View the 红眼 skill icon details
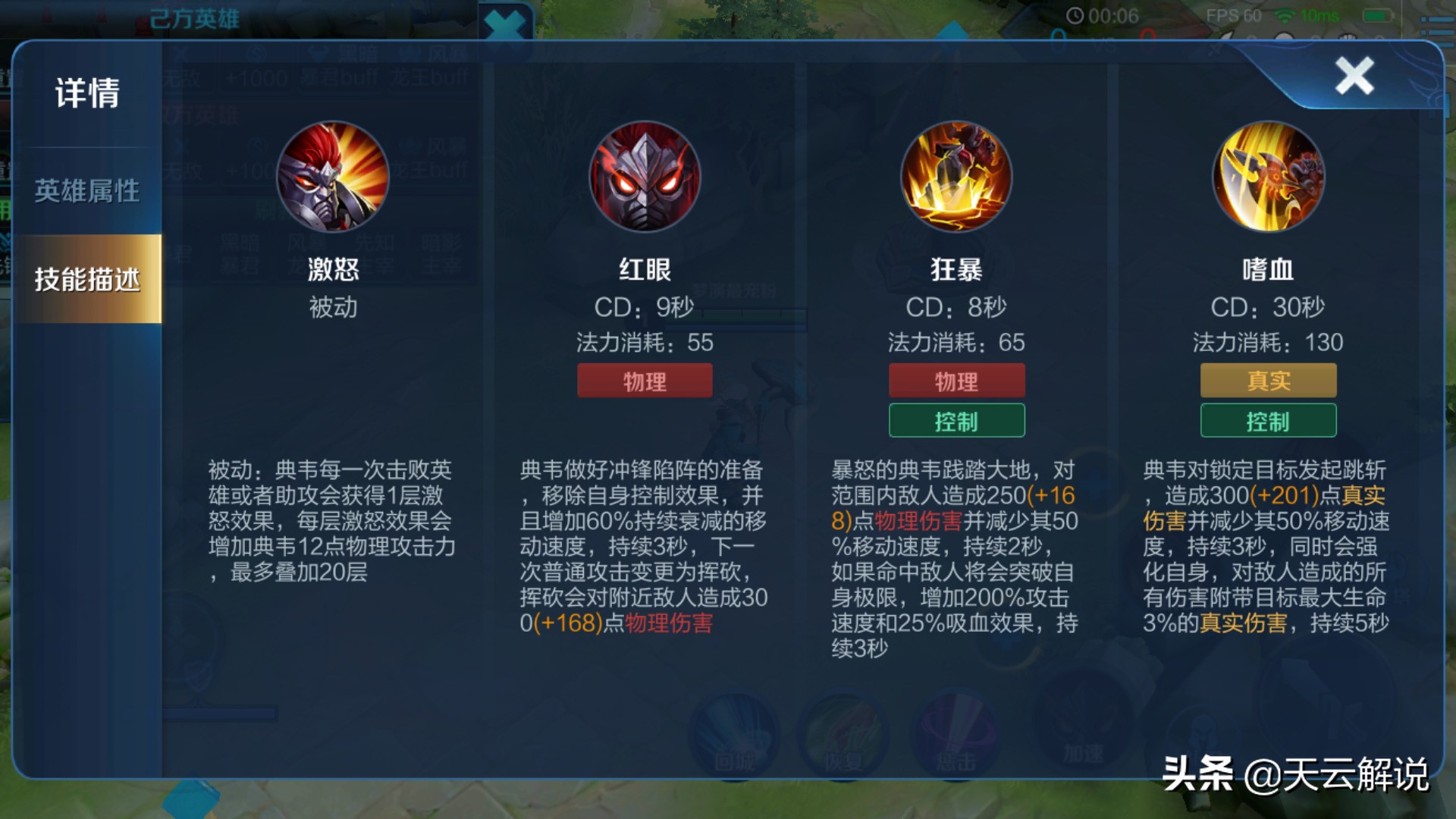This screenshot has width=1456, height=819. (644, 177)
